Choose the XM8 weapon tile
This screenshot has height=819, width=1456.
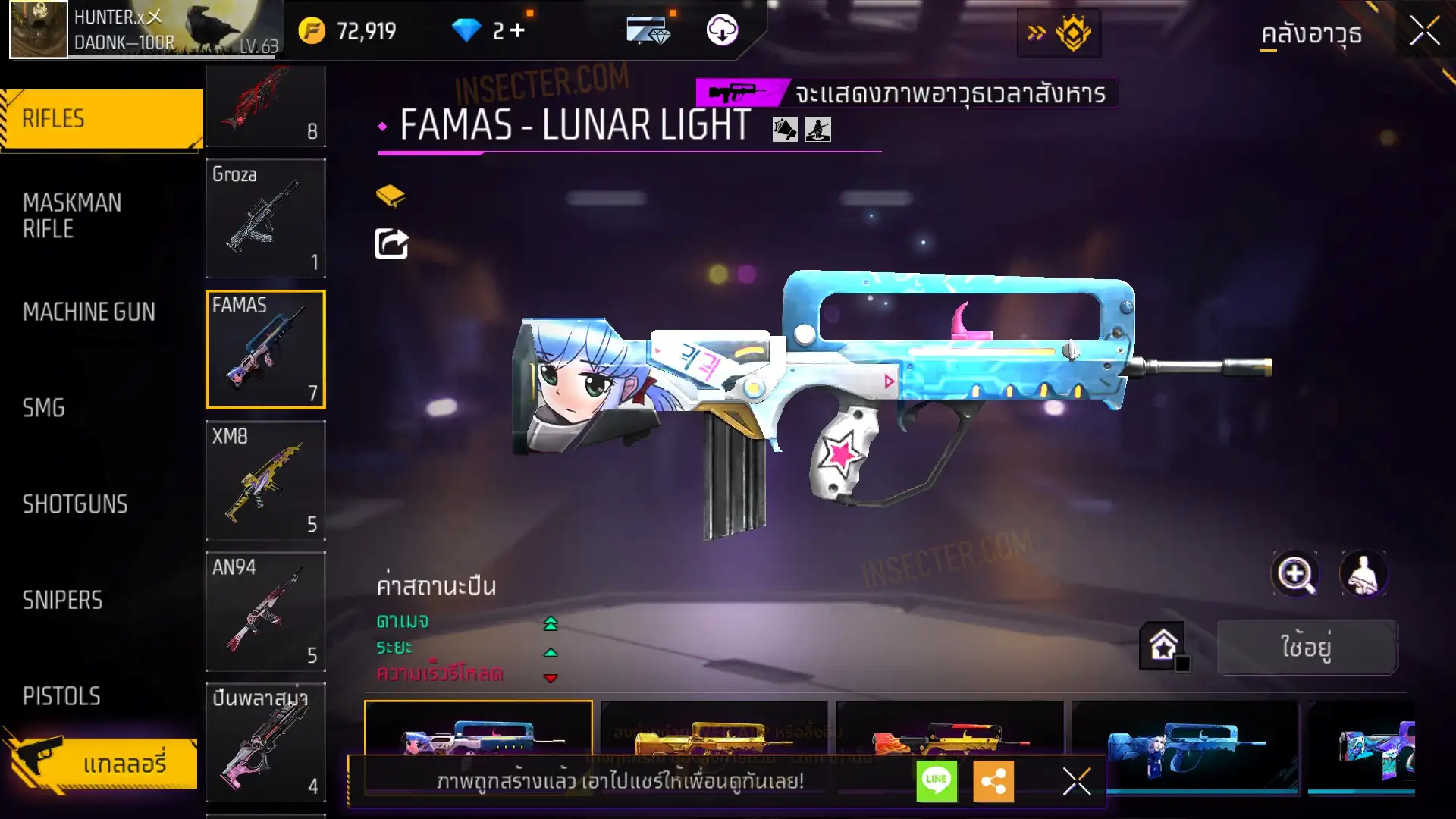[x=265, y=481]
